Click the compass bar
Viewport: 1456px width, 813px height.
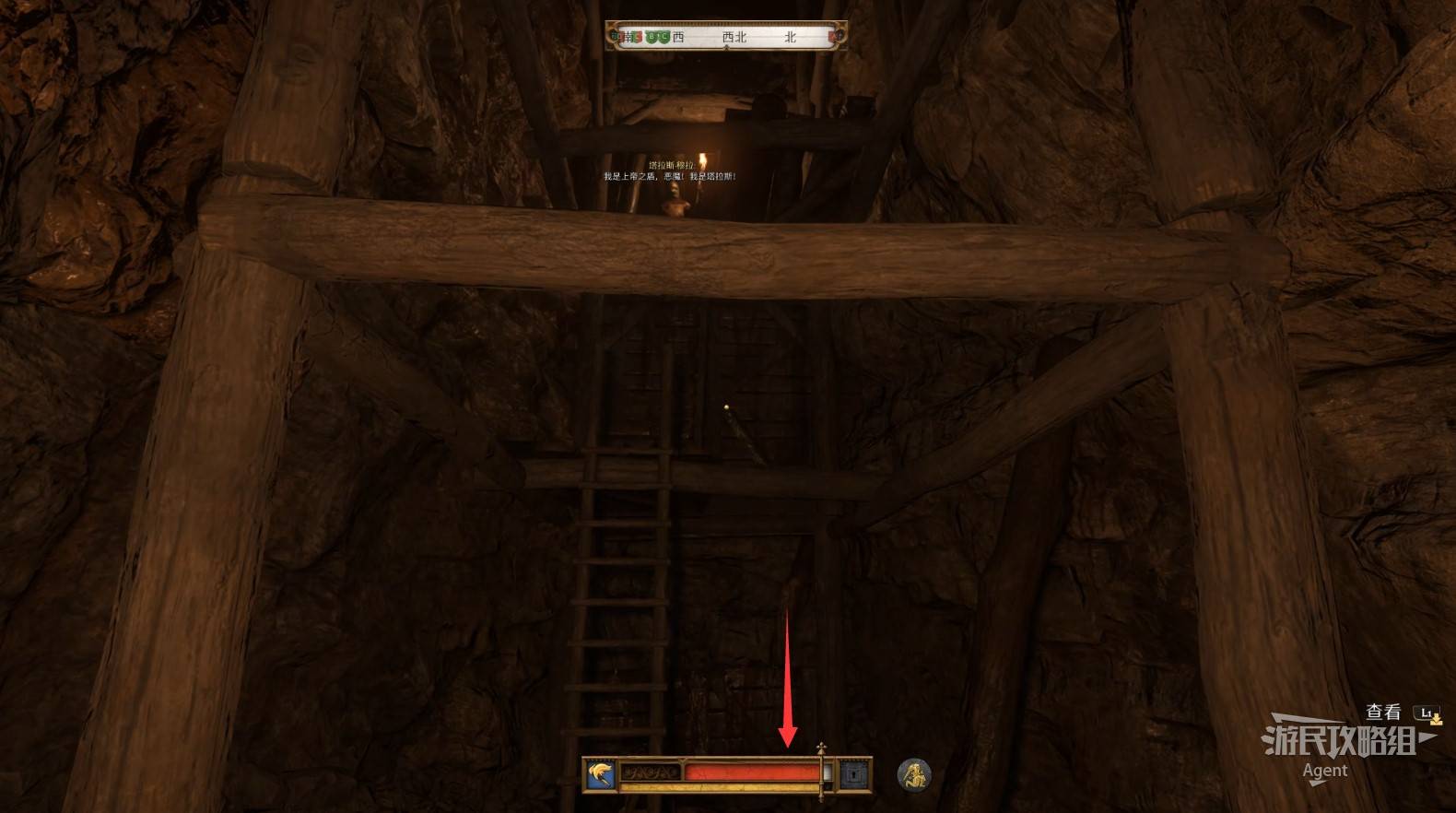(726, 37)
